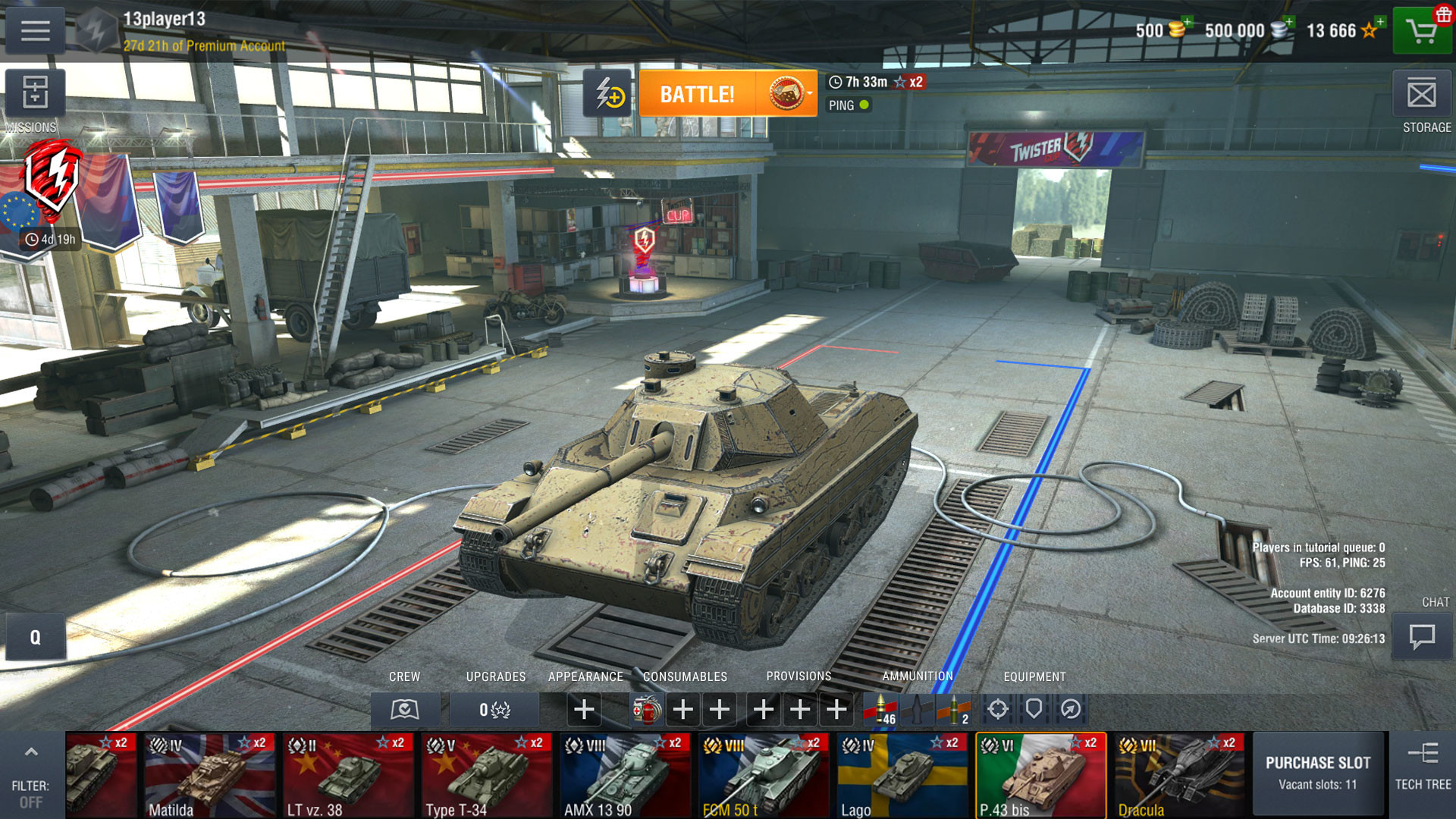Switch to the Lago tank

902,775
